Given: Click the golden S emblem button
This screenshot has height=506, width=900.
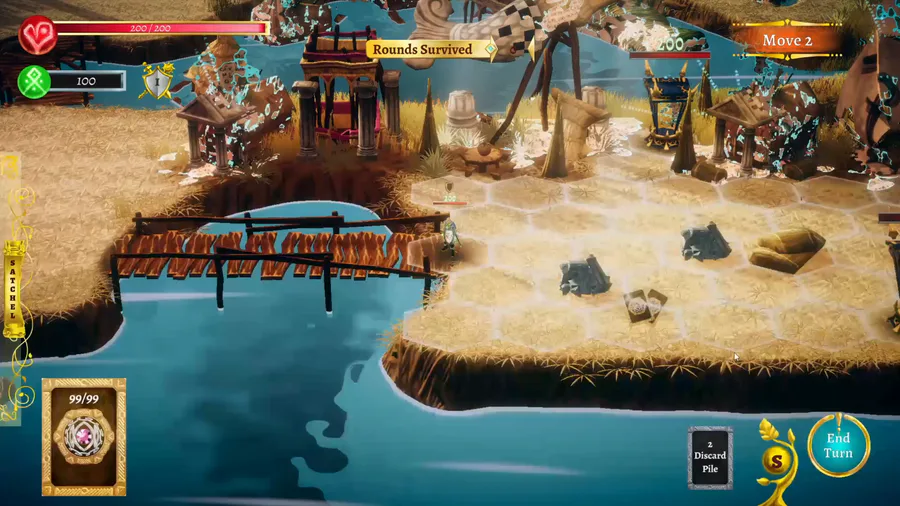Looking at the screenshot, I should click(776, 462).
